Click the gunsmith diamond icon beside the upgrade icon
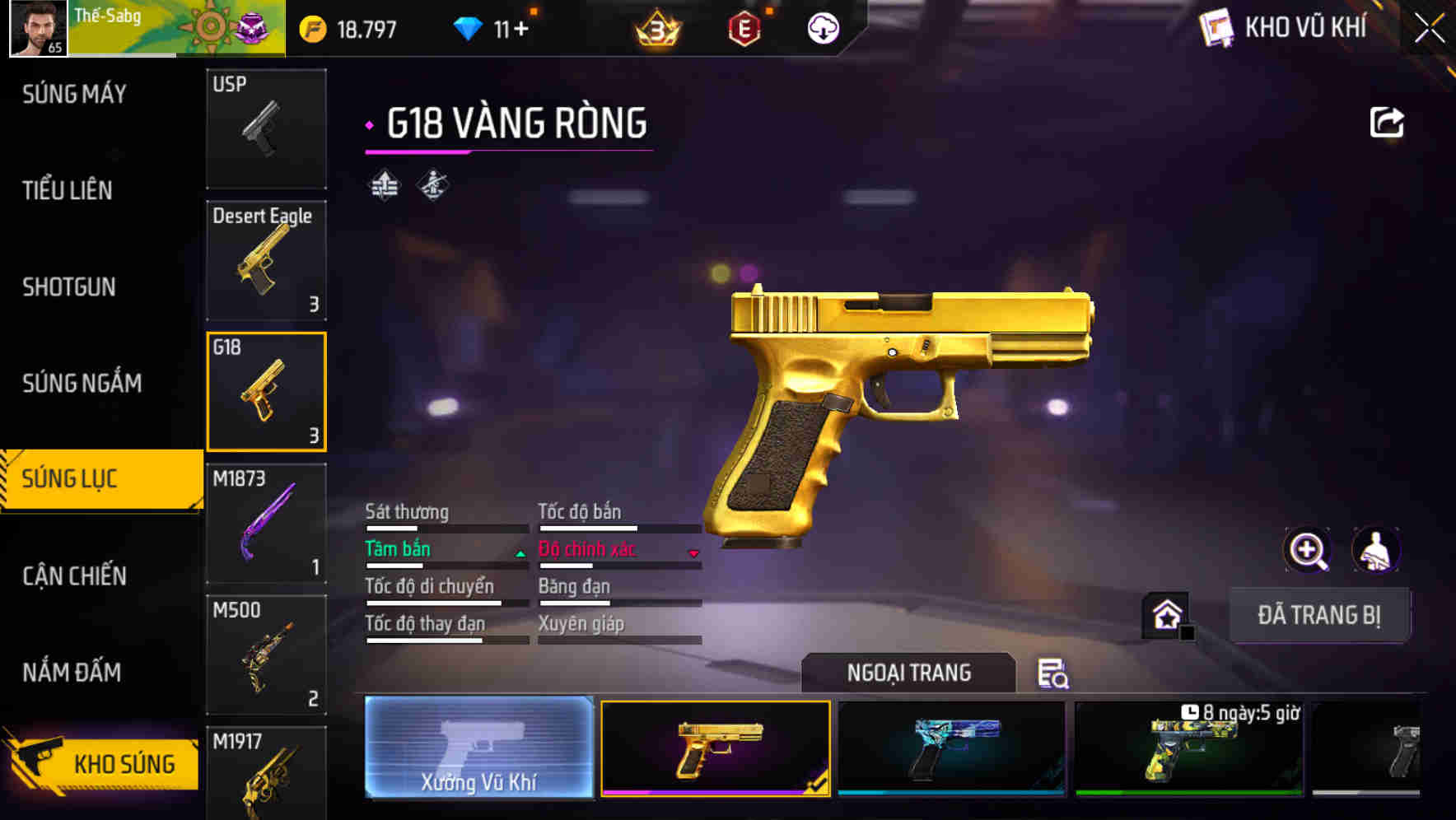Screen dimensions: 1456x820 pyautogui.click(x=432, y=184)
